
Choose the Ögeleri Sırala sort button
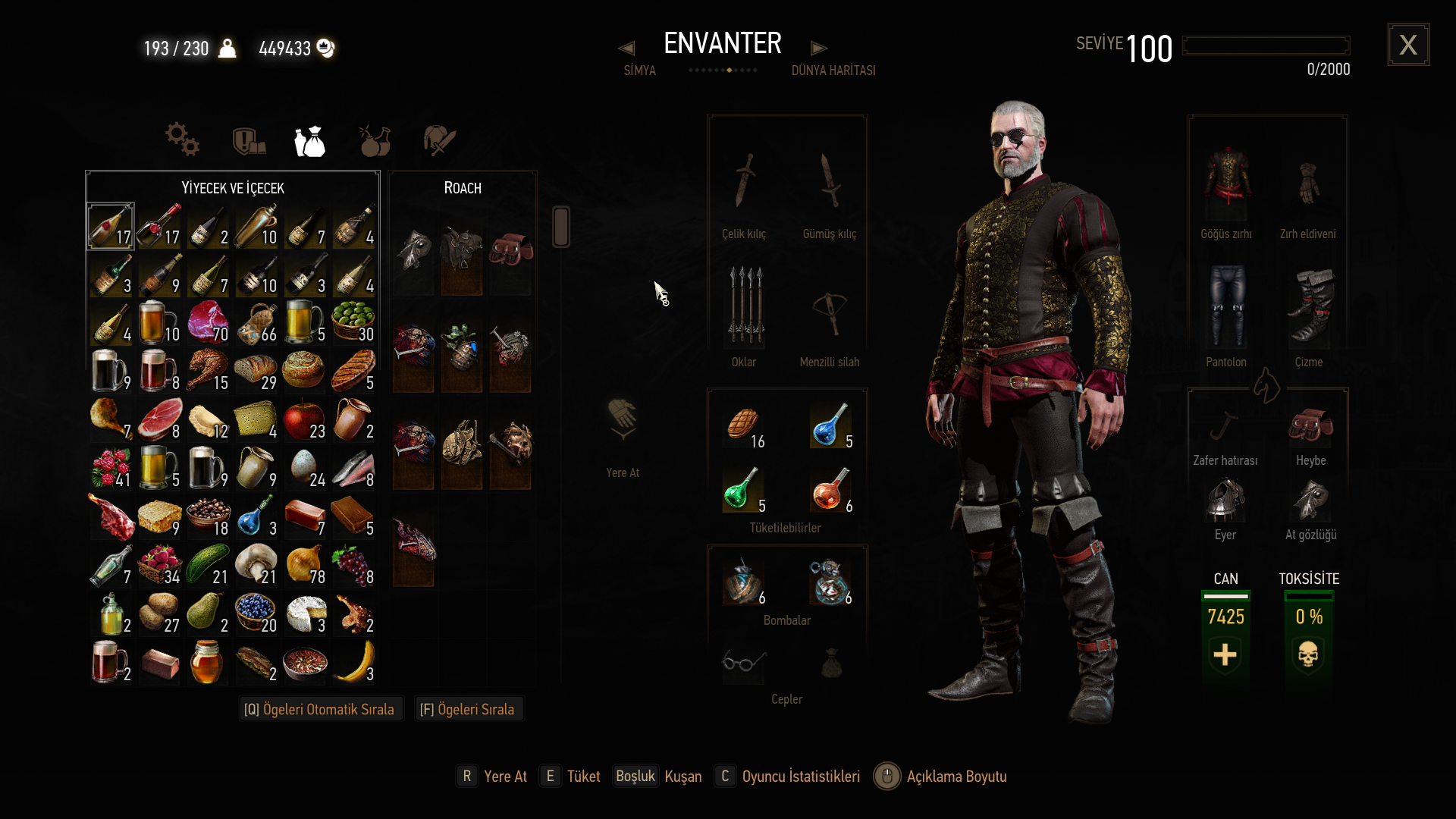point(468,709)
